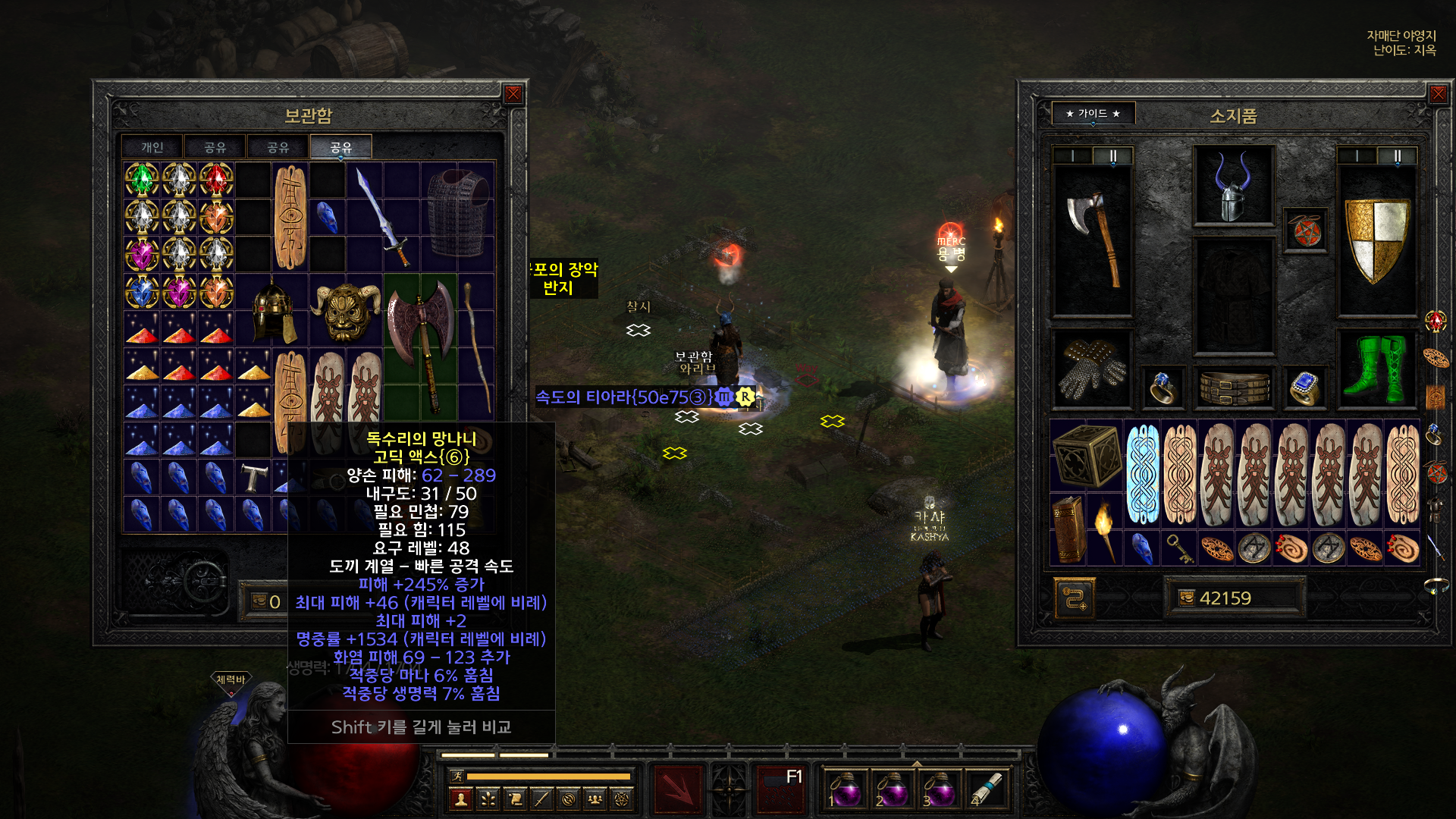This screenshot has width=1456, height=819.
Task: Select the equipped horned helmet
Action: (x=1233, y=187)
